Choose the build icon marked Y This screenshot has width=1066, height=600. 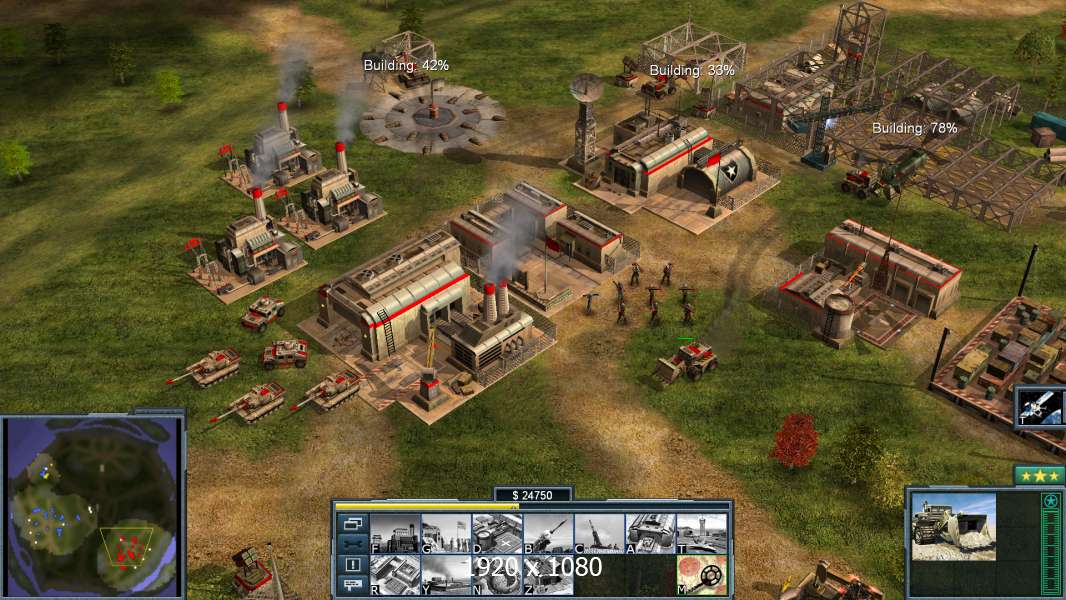(446, 574)
